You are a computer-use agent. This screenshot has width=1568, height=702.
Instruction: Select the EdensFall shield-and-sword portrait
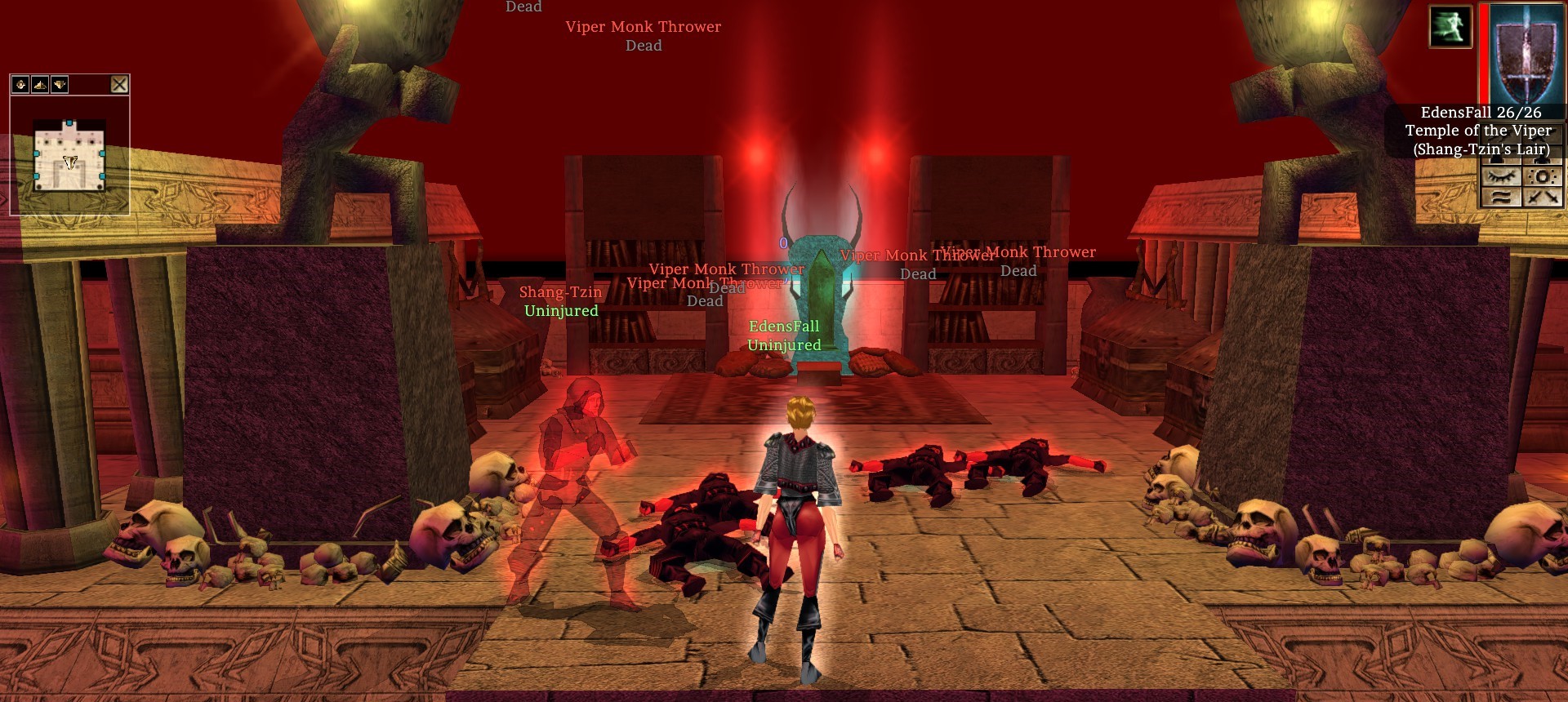pyautogui.click(x=1526, y=53)
